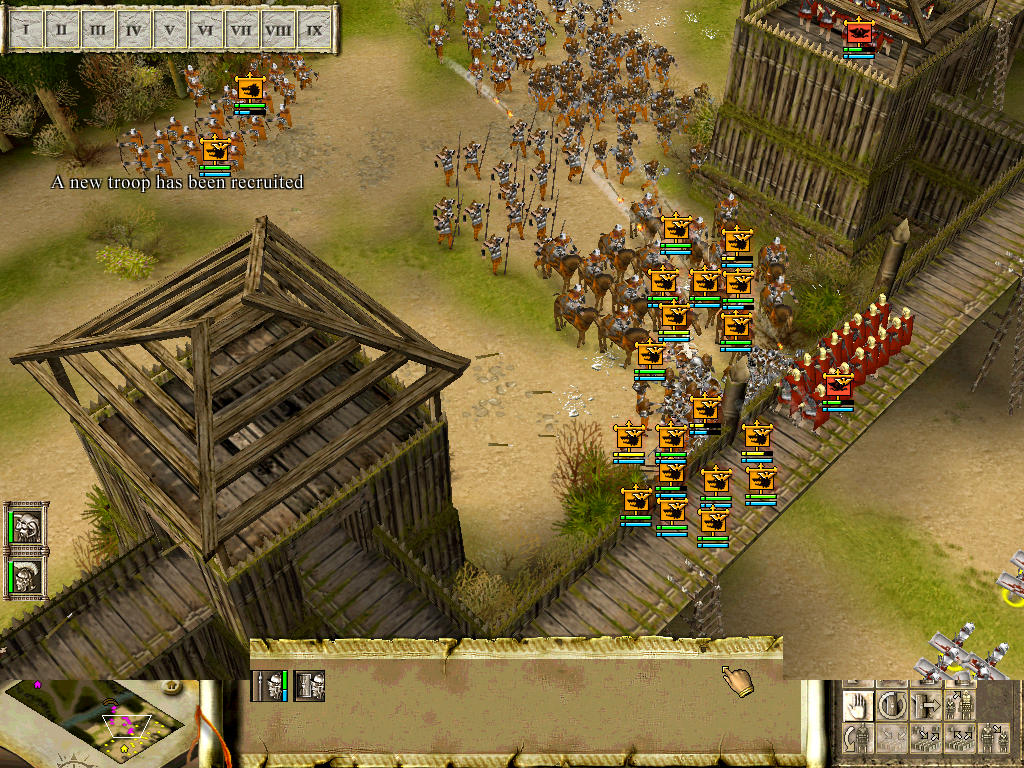The width and height of the screenshot is (1024, 768).
Task: Click the circled shield defend command
Action: [x=892, y=706]
